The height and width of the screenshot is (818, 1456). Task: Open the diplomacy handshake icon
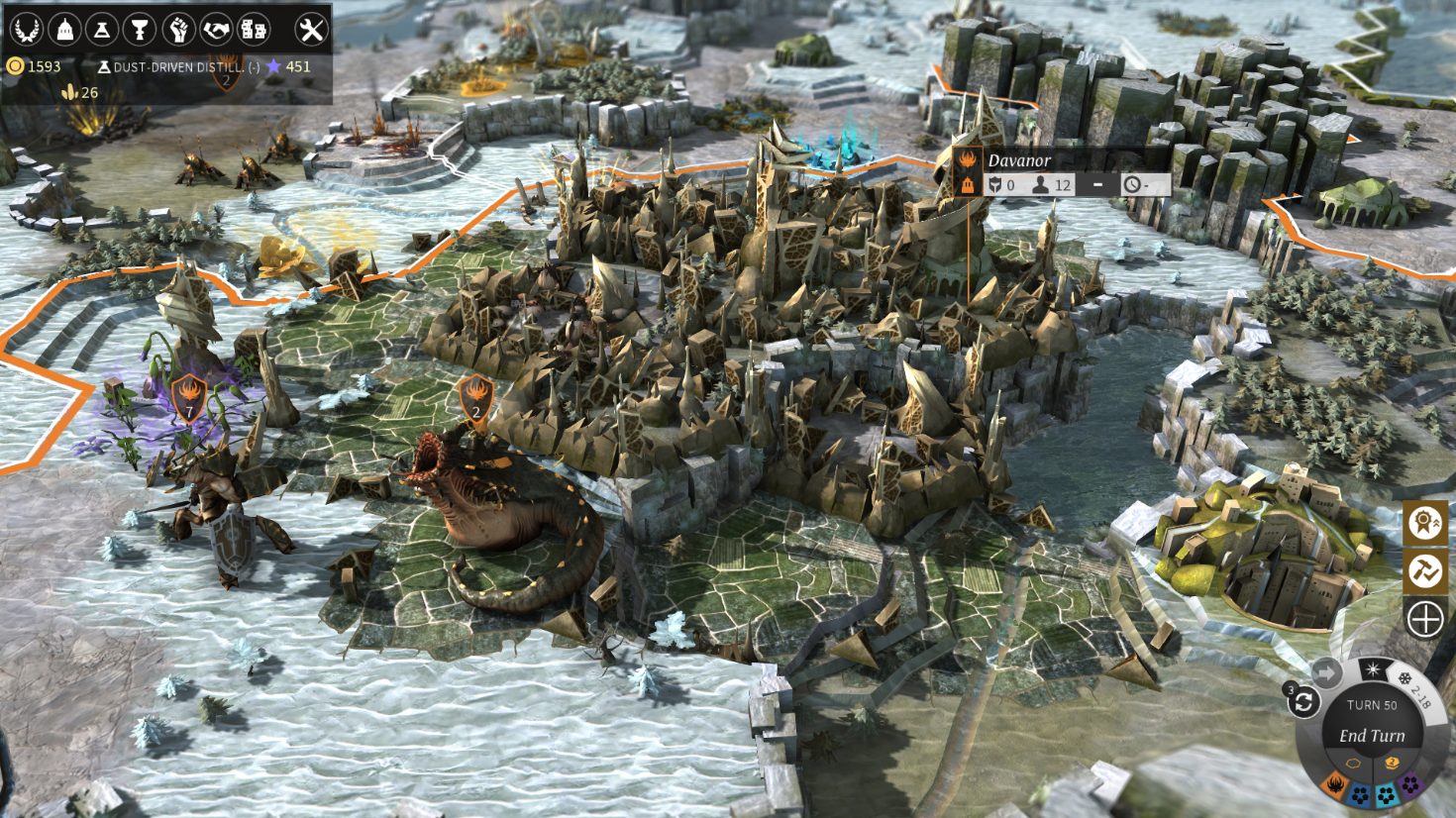pyautogui.click(x=218, y=29)
